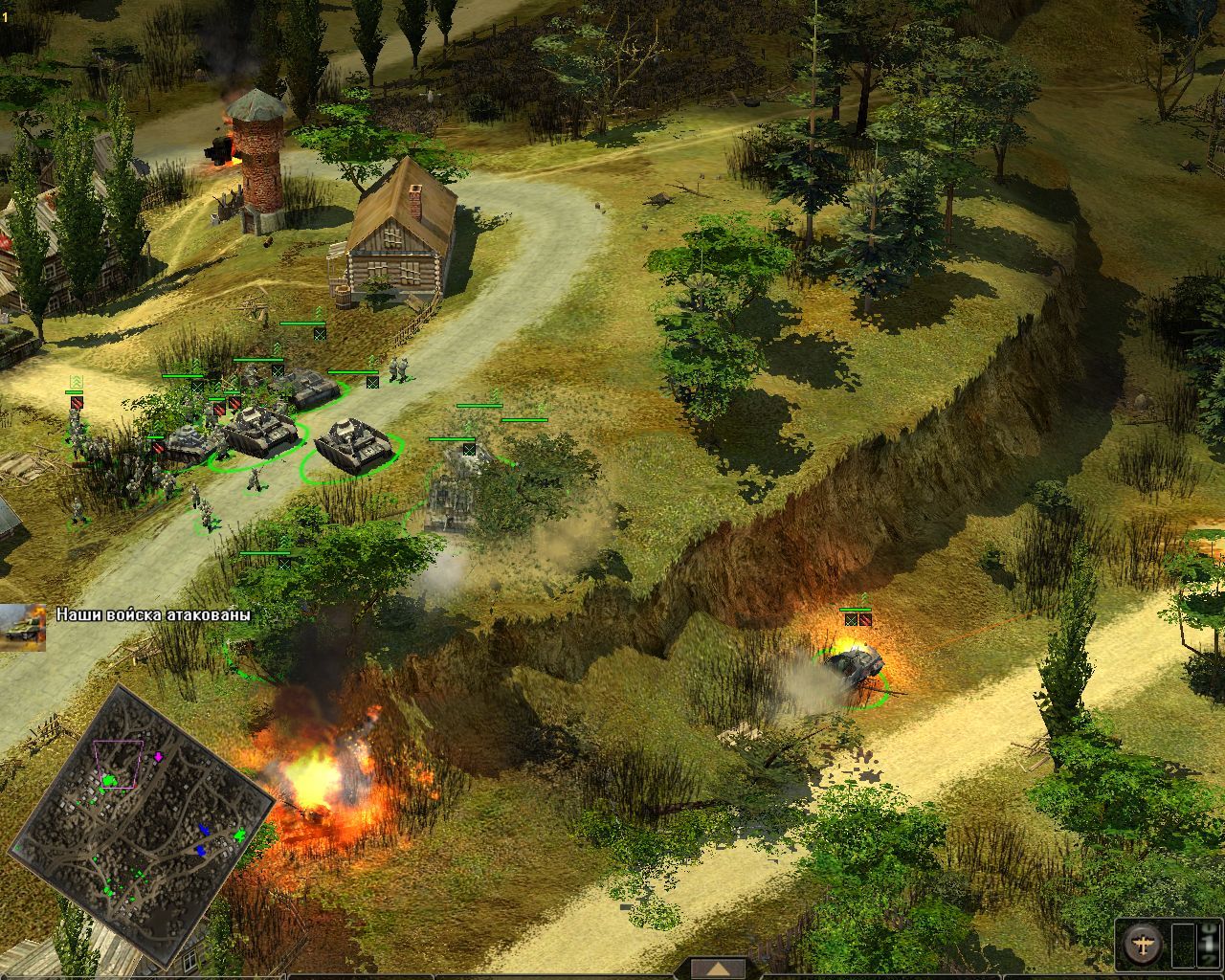Viewport: 1225px width, 980px height.
Task: Open the 'Наши войска атакованы' alert thumbnail
Action: pos(22,627)
